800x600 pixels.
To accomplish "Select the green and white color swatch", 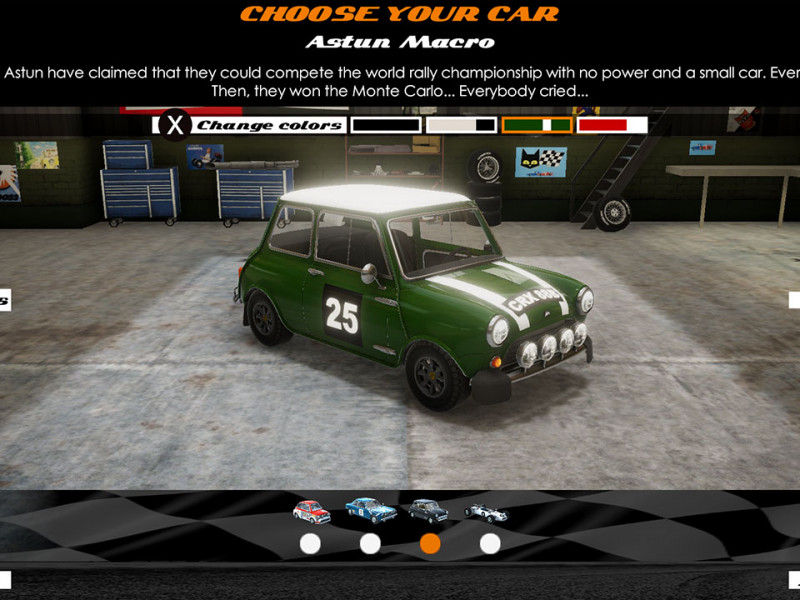I will pyautogui.click(x=537, y=125).
